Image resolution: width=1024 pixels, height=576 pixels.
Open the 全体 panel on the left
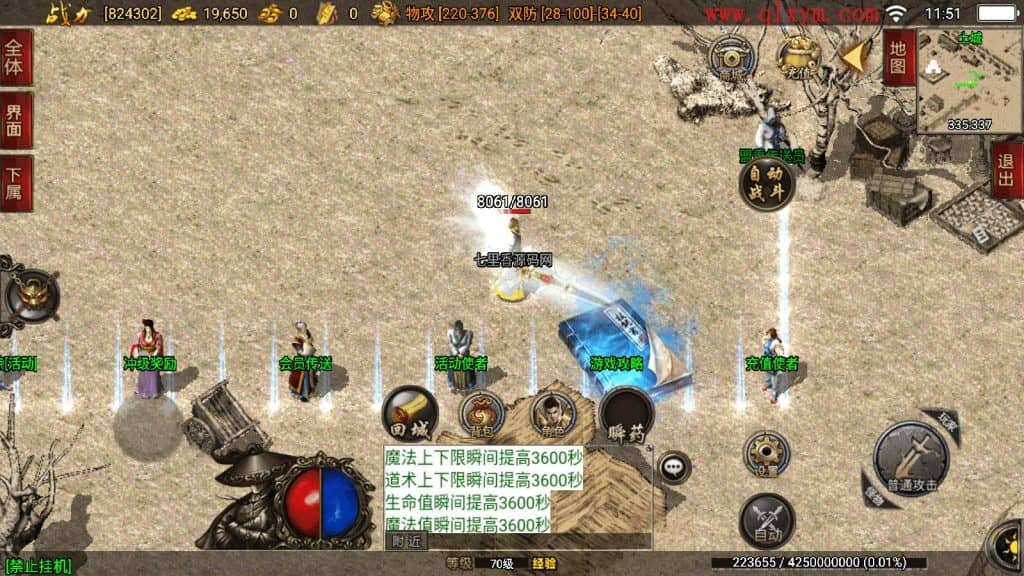[x=15, y=58]
